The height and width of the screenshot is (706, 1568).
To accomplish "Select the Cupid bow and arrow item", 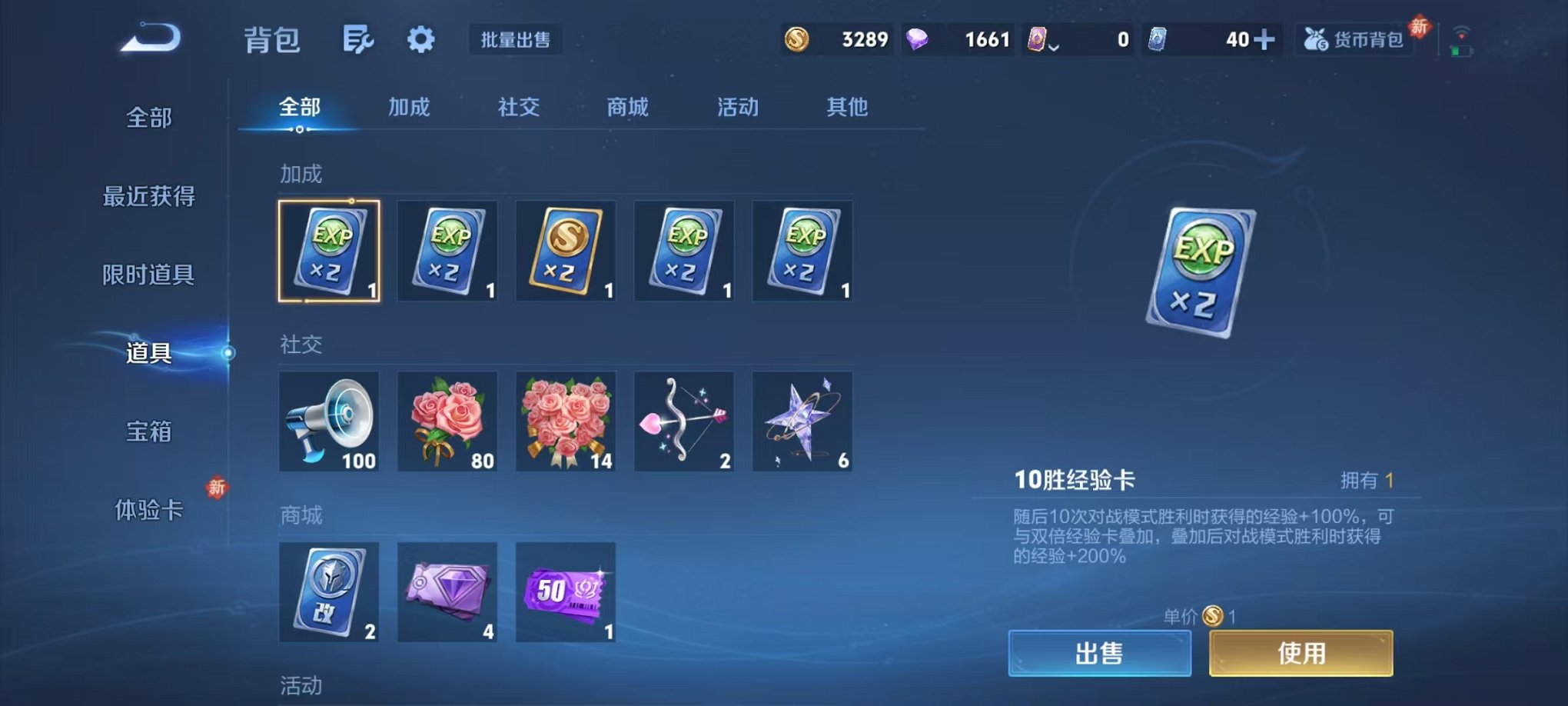I will (684, 421).
